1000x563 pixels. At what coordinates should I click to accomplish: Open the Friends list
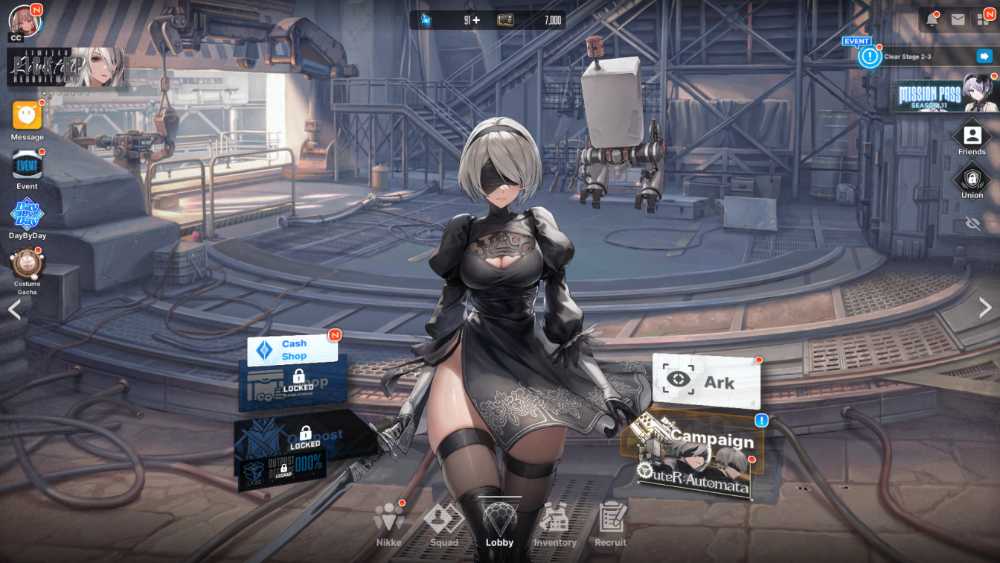point(971,136)
